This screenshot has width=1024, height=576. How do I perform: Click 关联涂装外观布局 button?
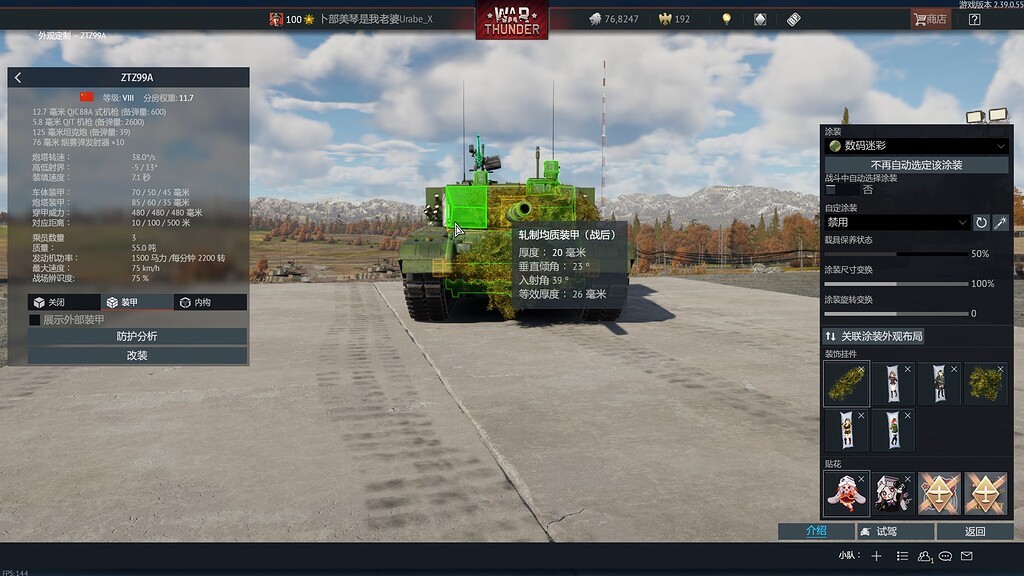click(916, 336)
